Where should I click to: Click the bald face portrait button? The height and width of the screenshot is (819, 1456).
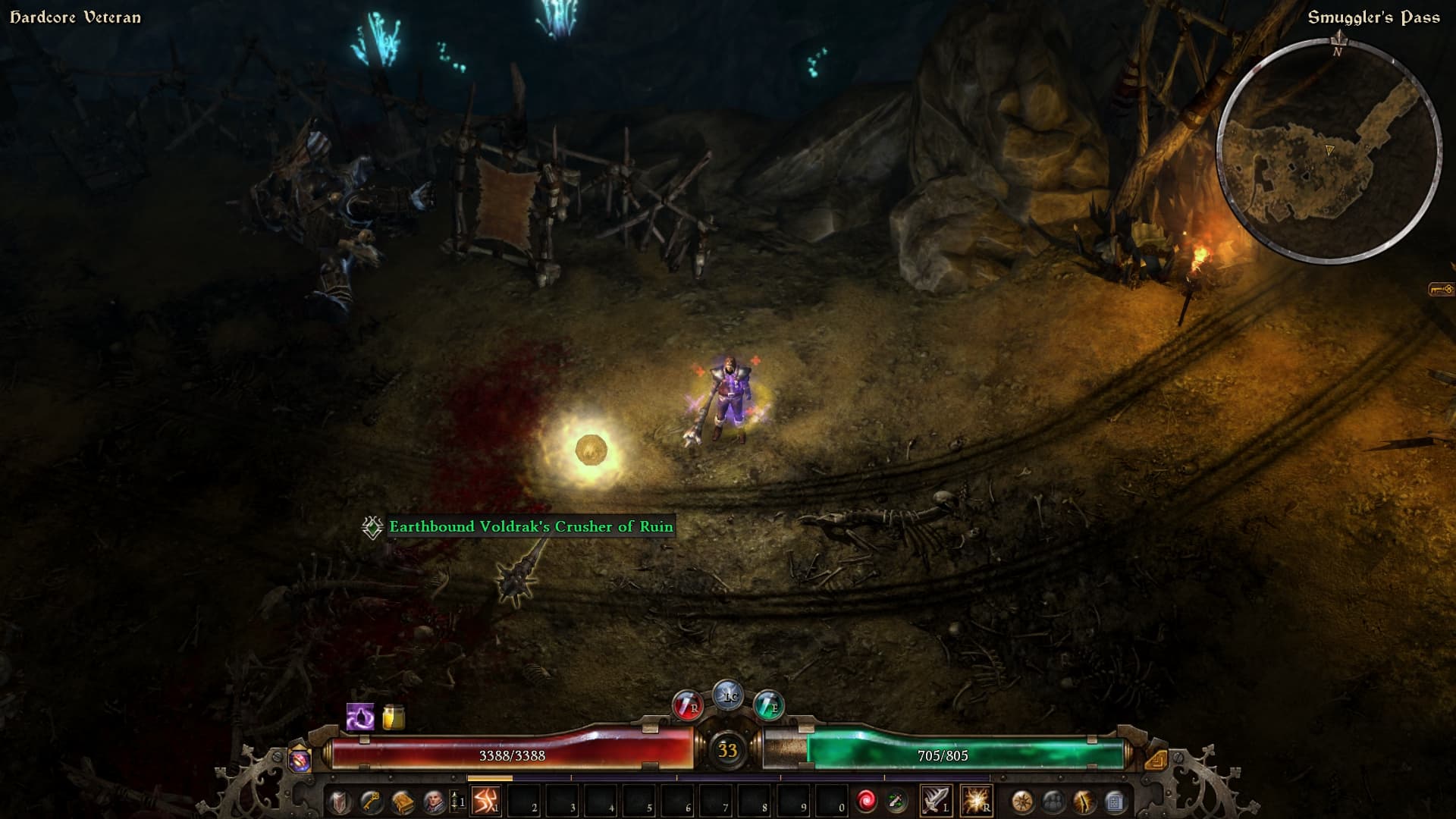point(434,802)
